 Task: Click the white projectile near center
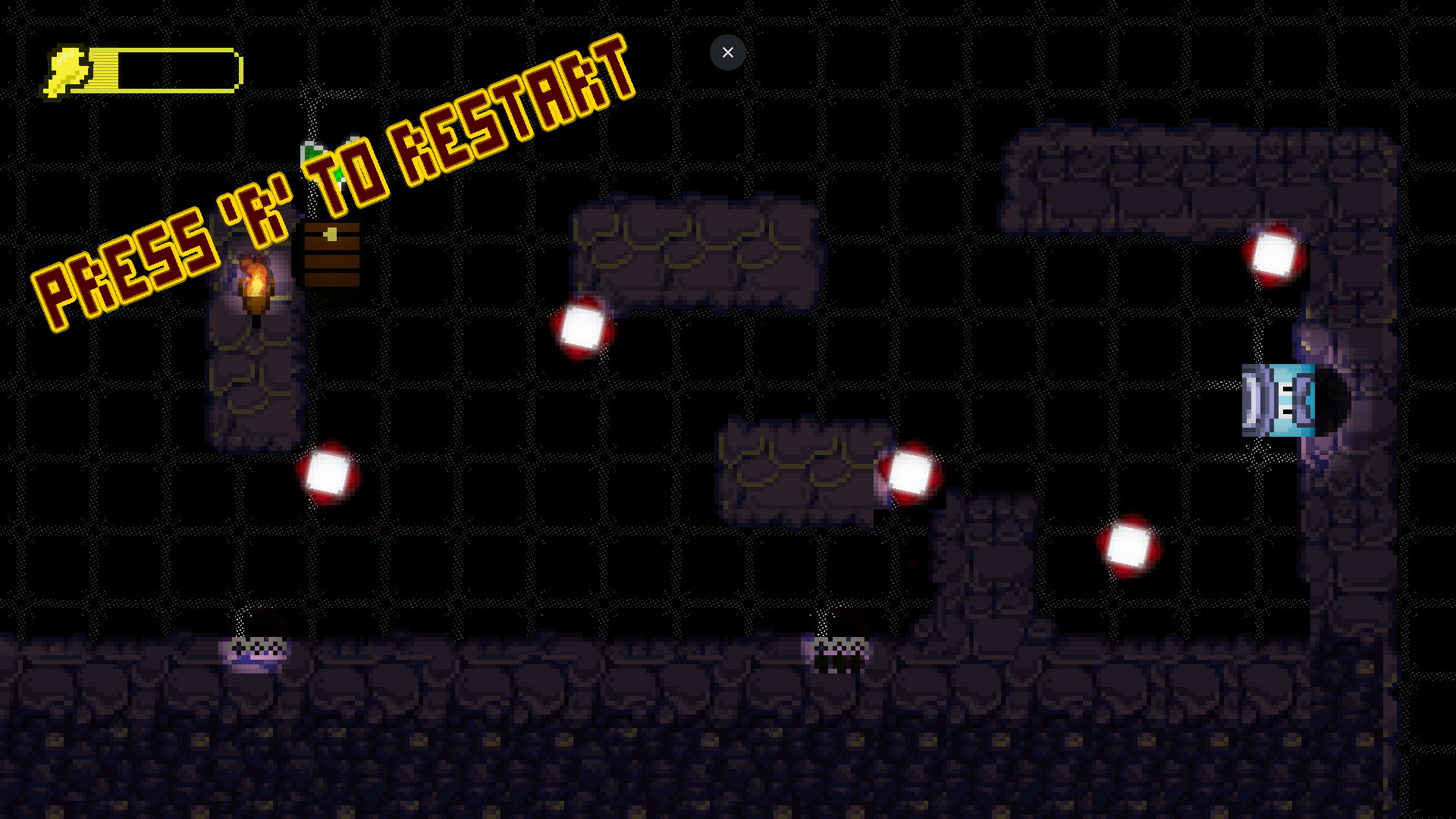tap(582, 328)
